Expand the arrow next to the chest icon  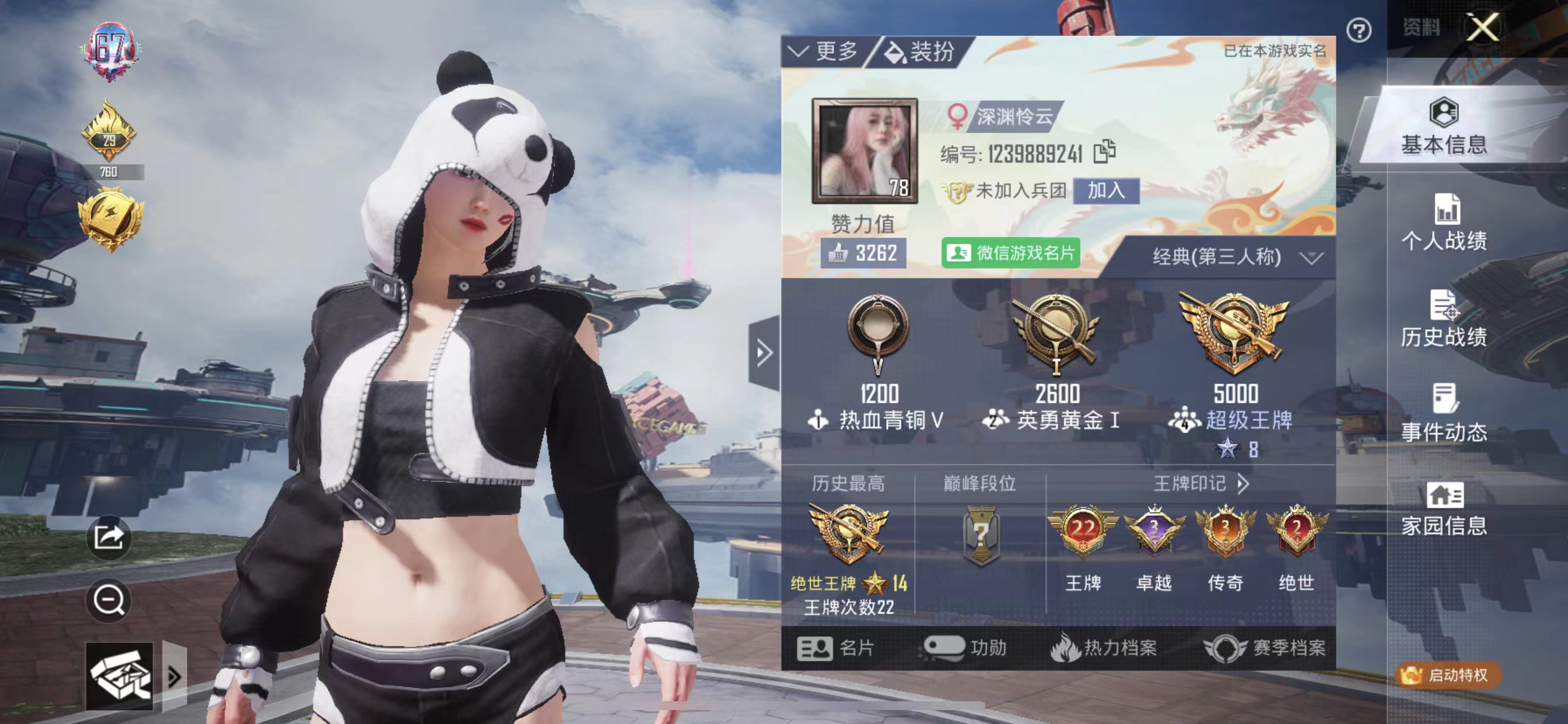173,676
